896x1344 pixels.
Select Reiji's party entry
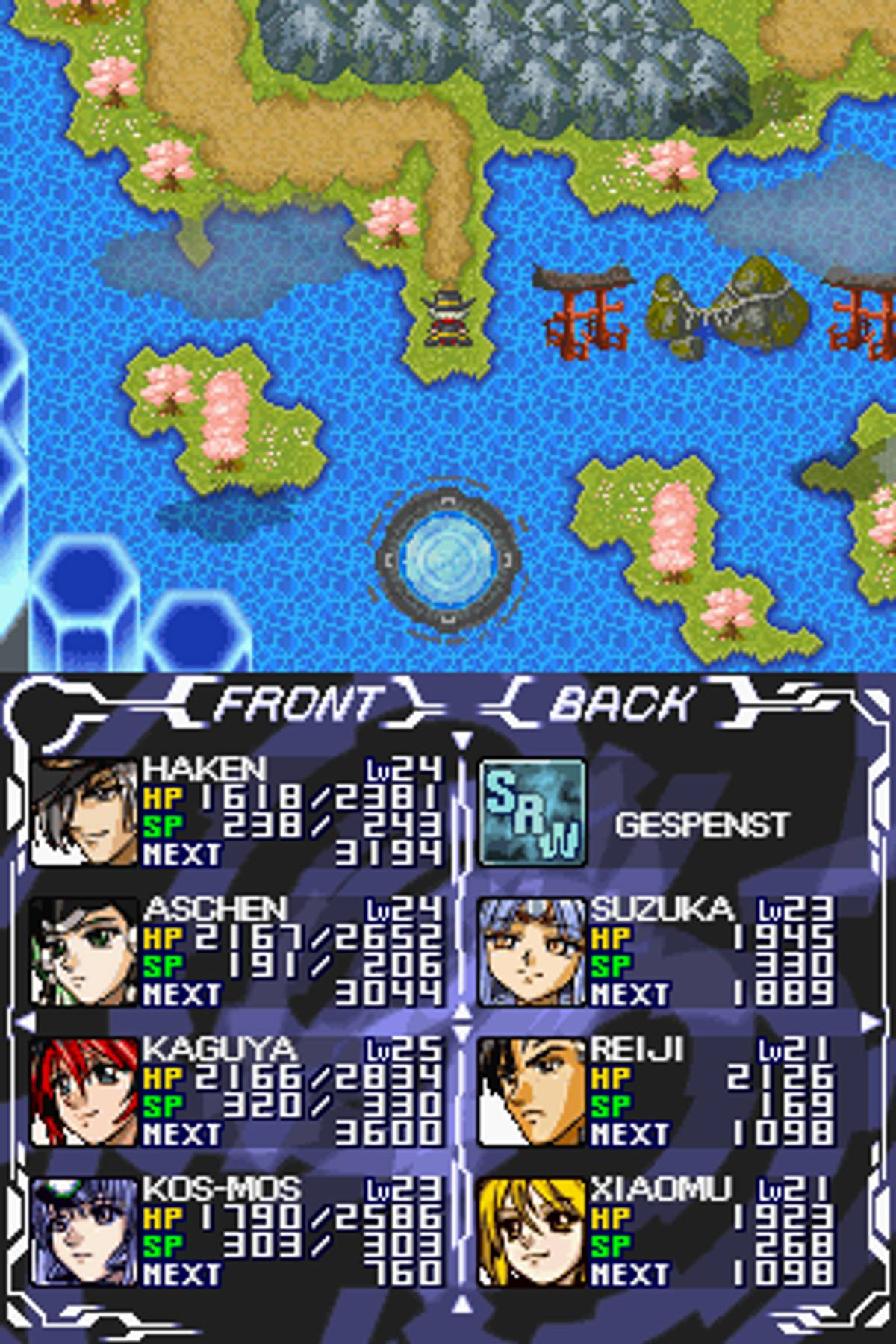click(x=657, y=1092)
